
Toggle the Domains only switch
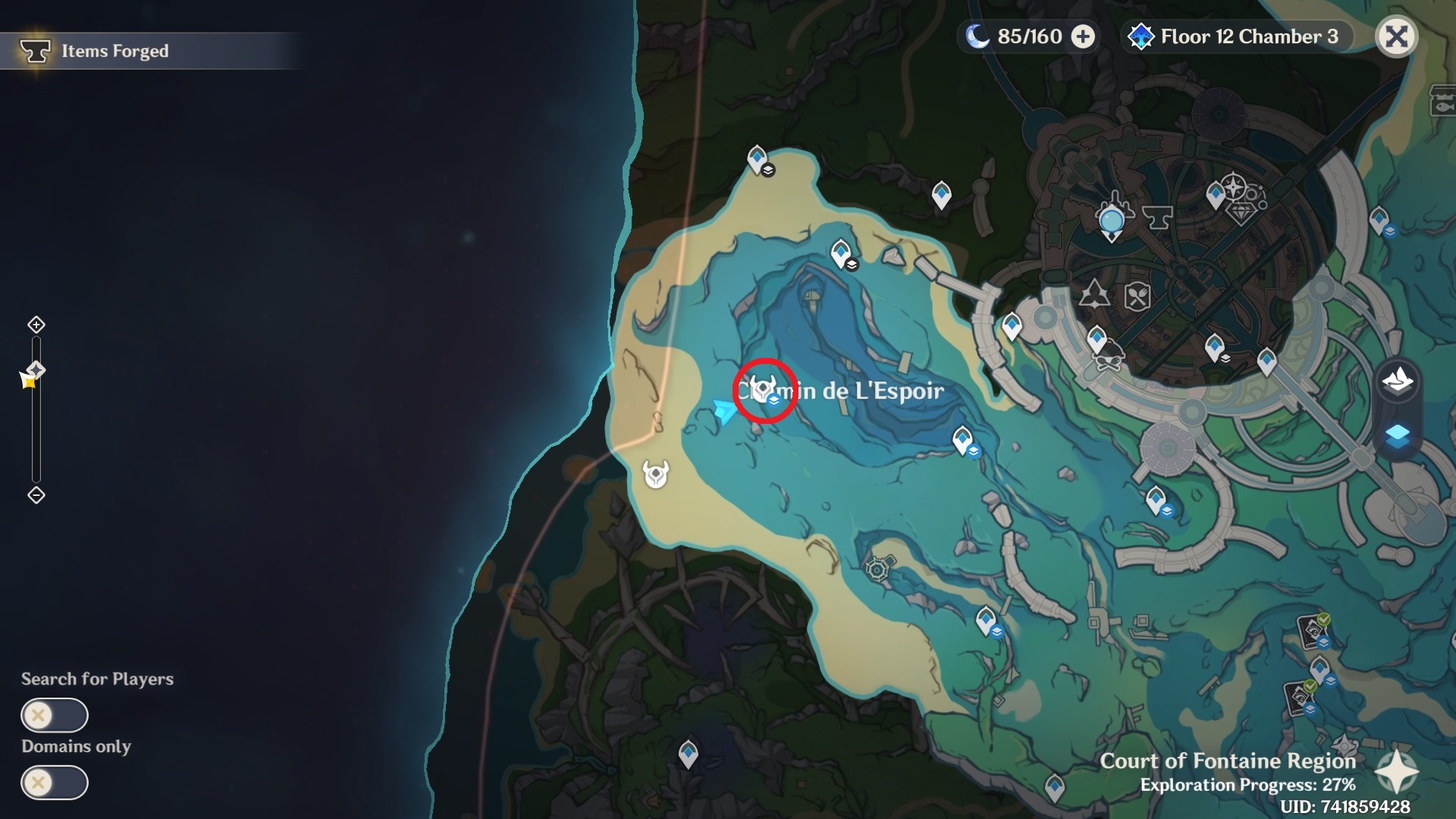click(55, 783)
